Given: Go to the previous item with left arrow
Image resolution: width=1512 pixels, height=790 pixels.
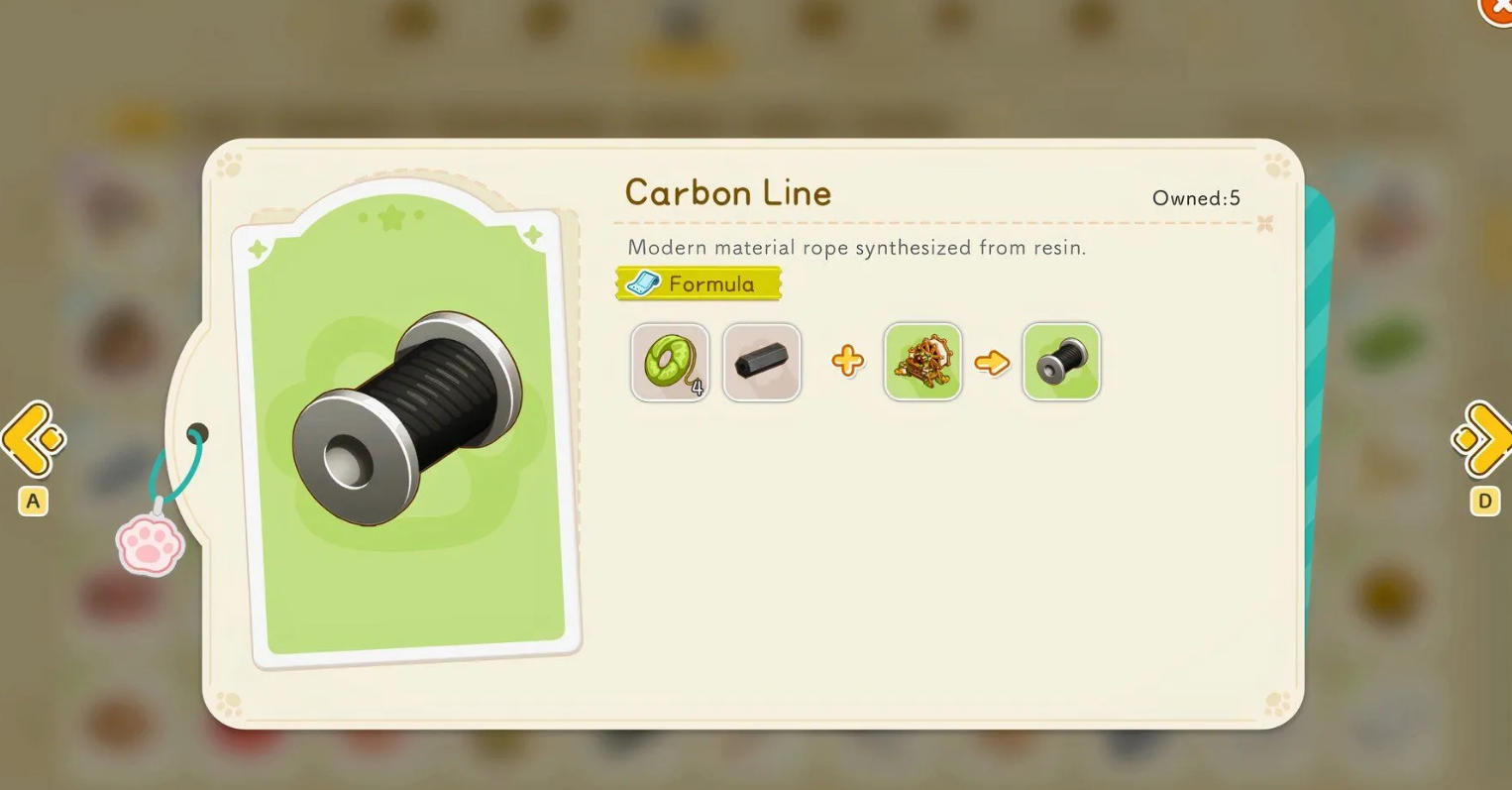Looking at the screenshot, I should (x=33, y=438).
